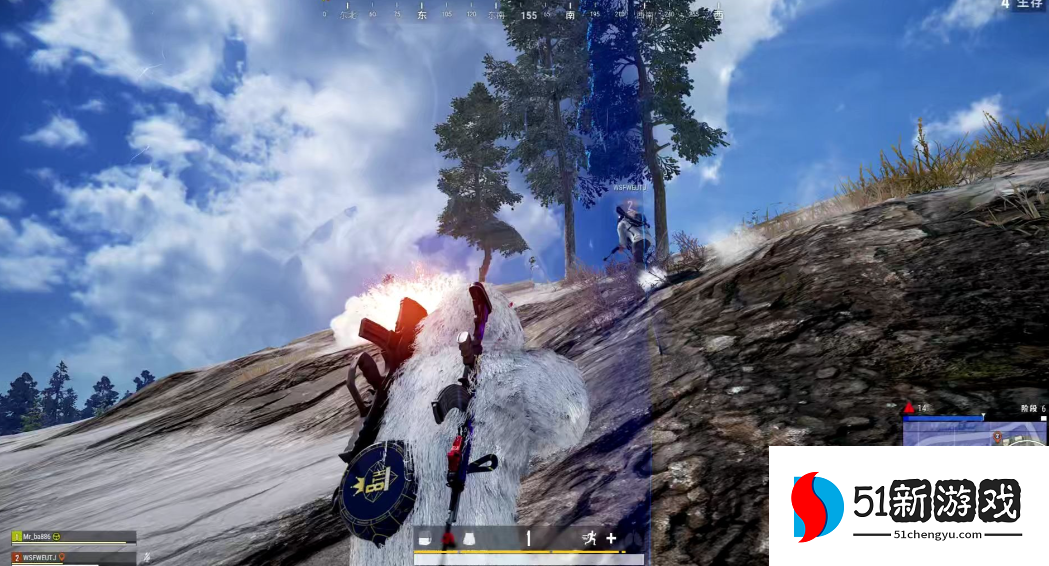
Task: Click the compass bar heading 155
Action: pyautogui.click(x=529, y=15)
